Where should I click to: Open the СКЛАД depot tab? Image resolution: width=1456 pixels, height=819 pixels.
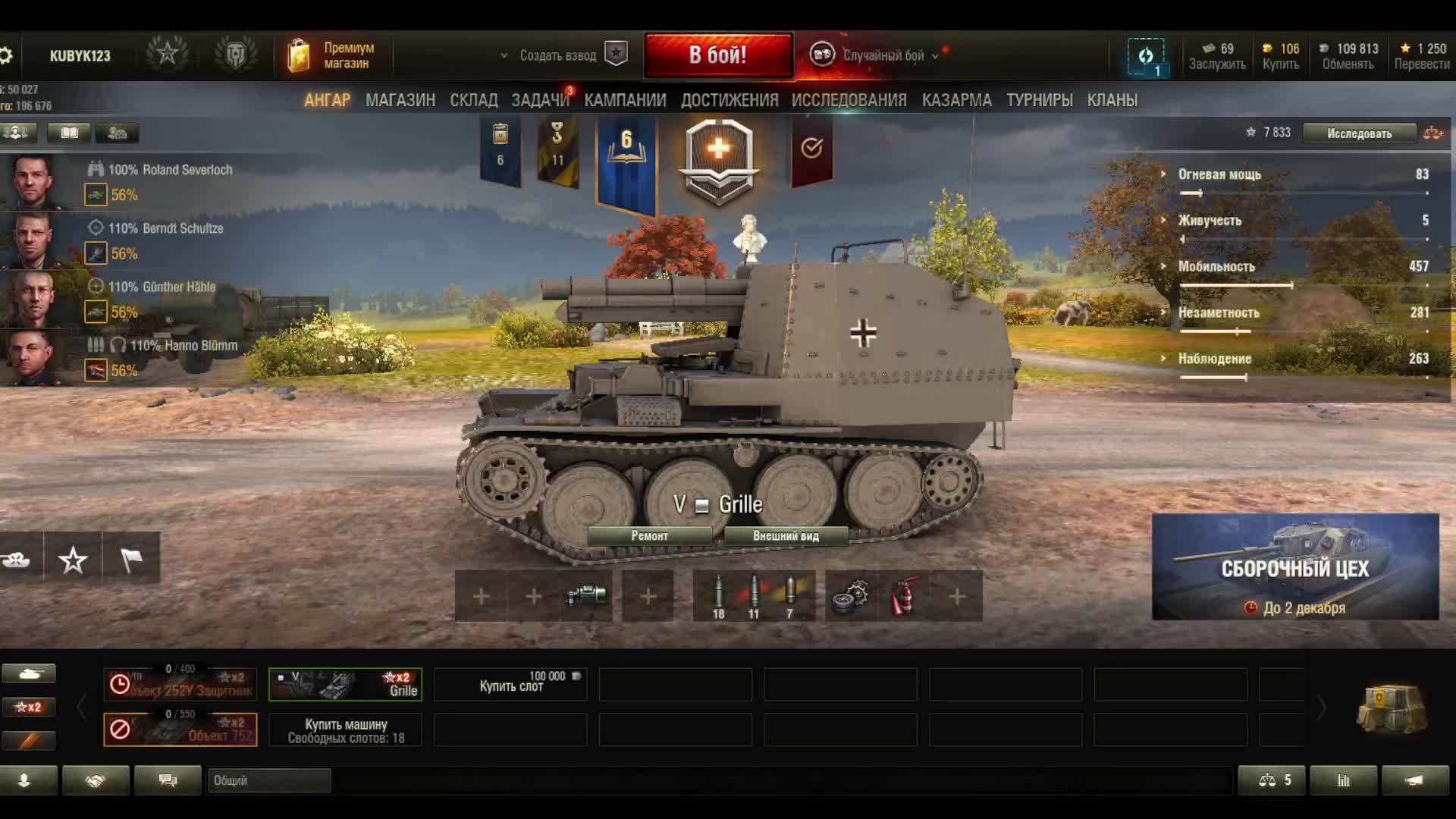point(473,100)
